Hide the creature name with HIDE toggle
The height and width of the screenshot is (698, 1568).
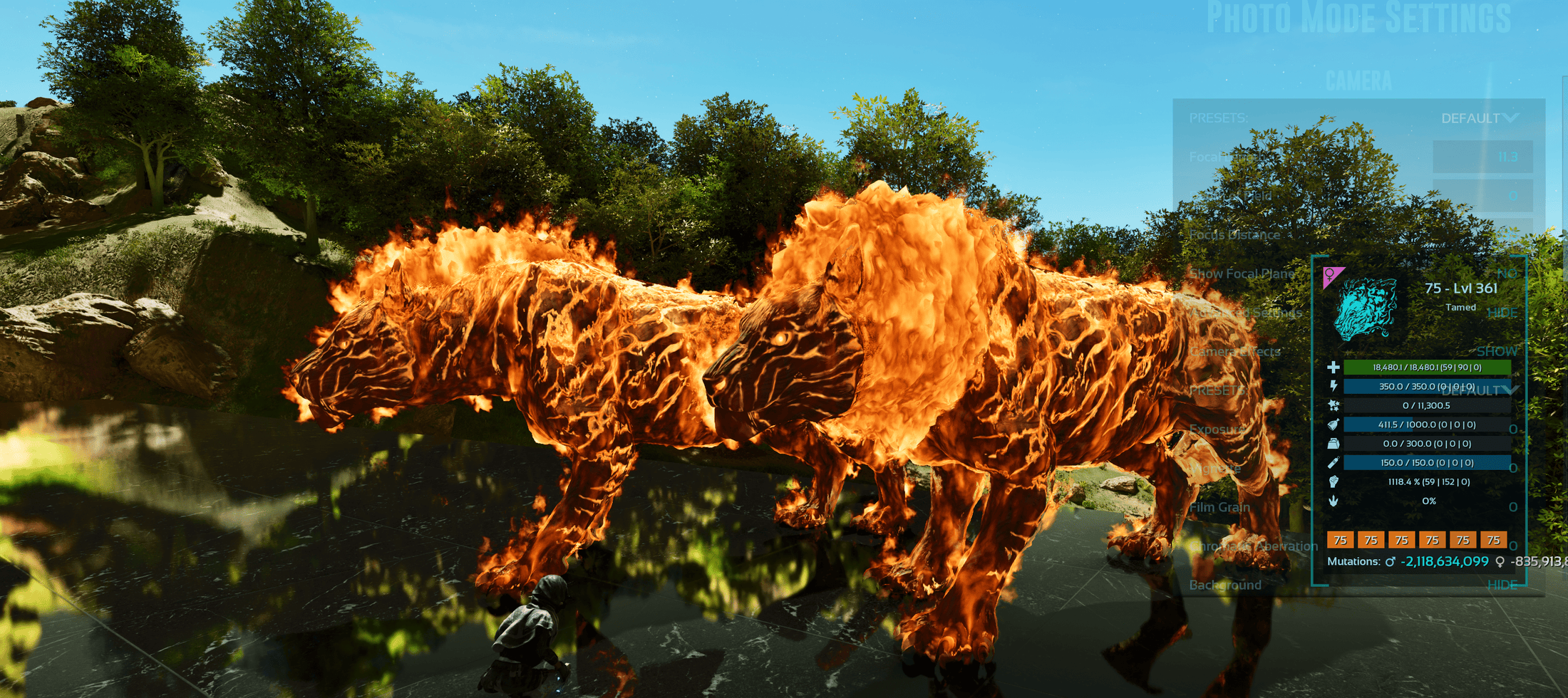[1504, 313]
